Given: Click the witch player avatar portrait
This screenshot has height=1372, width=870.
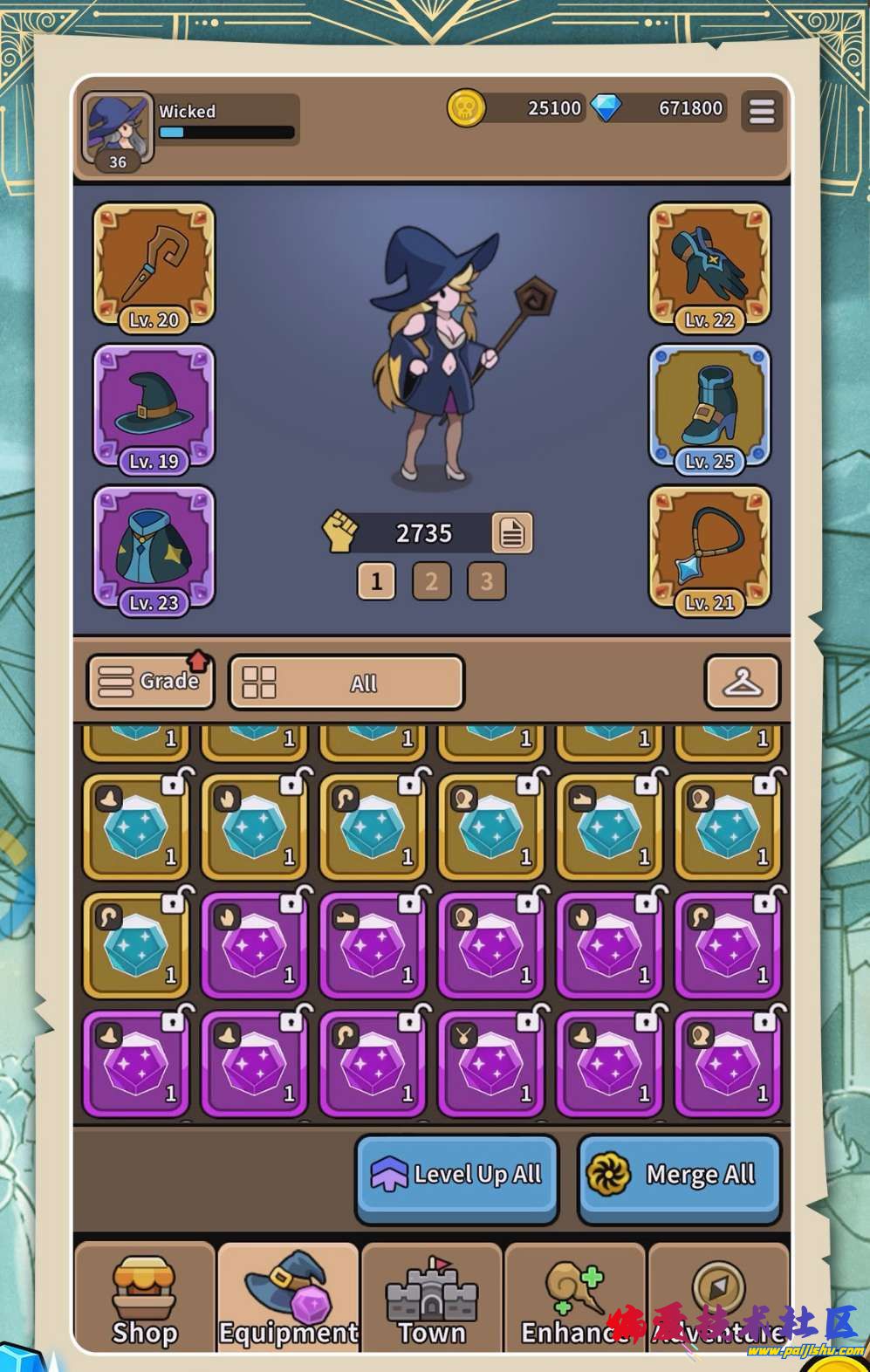Looking at the screenshot, I should [x=118, y=129].
